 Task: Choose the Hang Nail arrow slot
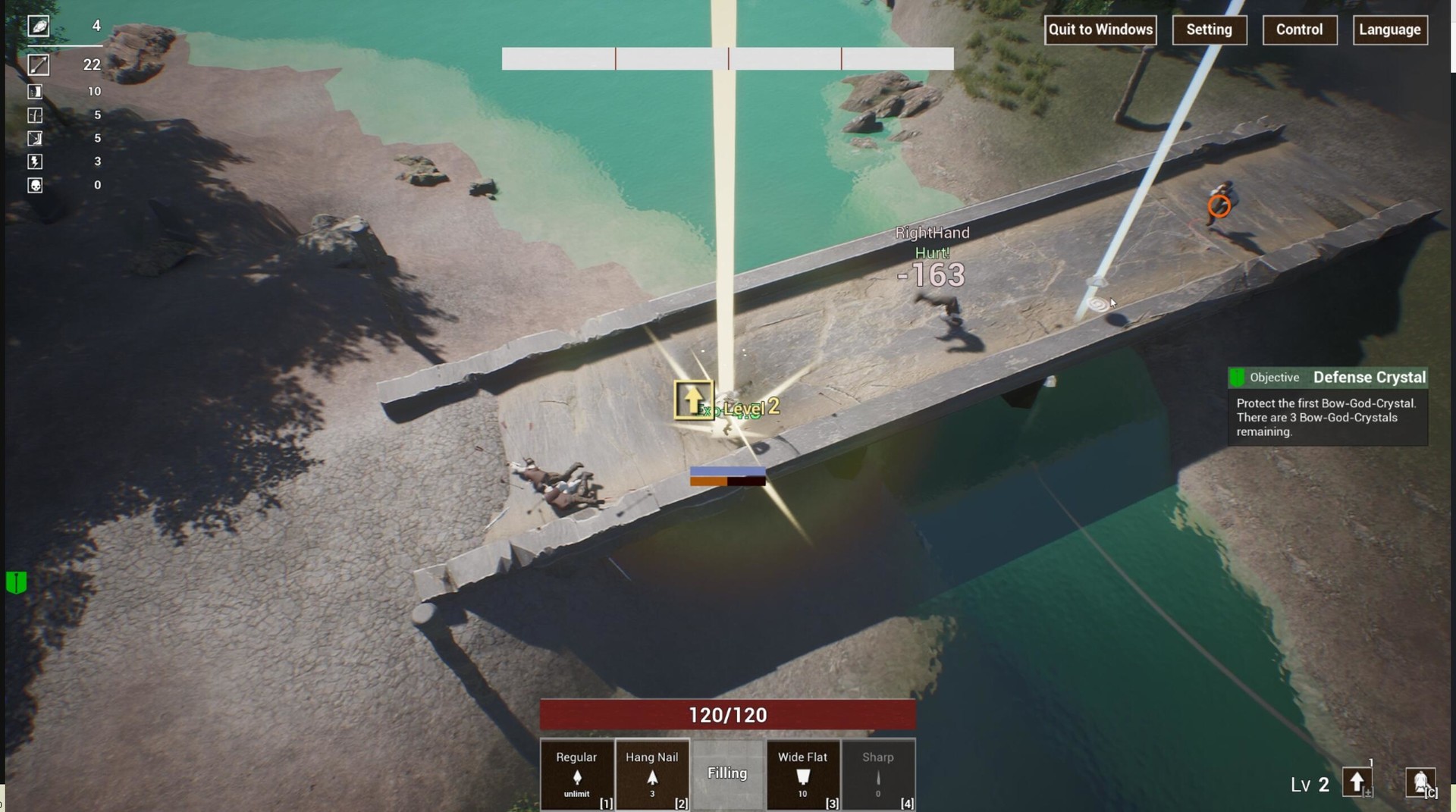click(x=651, y=775)
